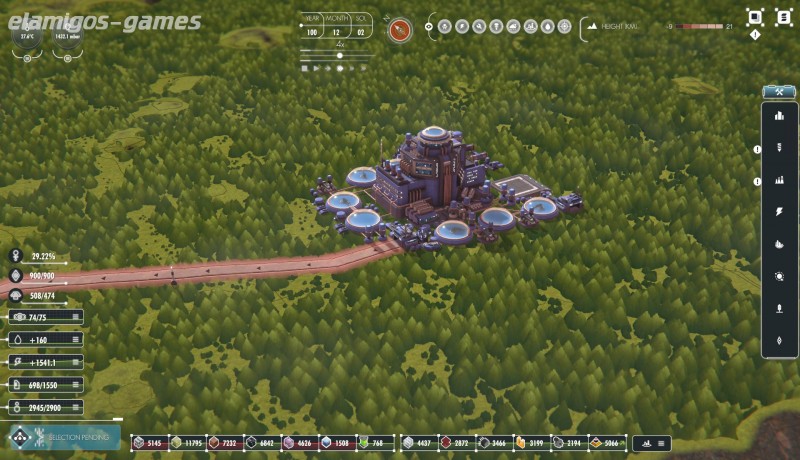Pause the game with the stop control
Screen dimensions: 800x460
coord(305,69)
